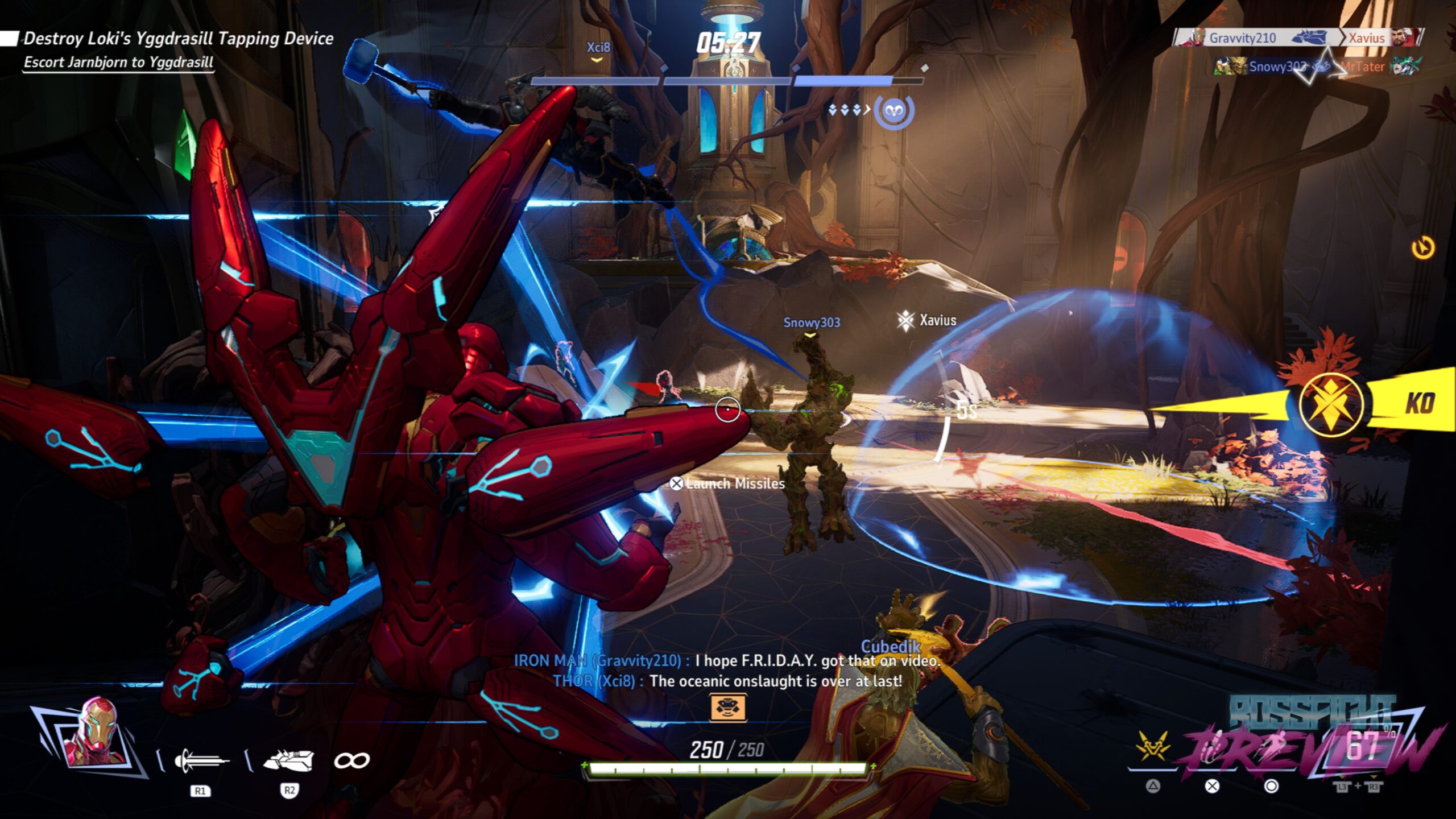Click the orange status icon above health
Screen dimensions: 1456x819
[727, 708]
